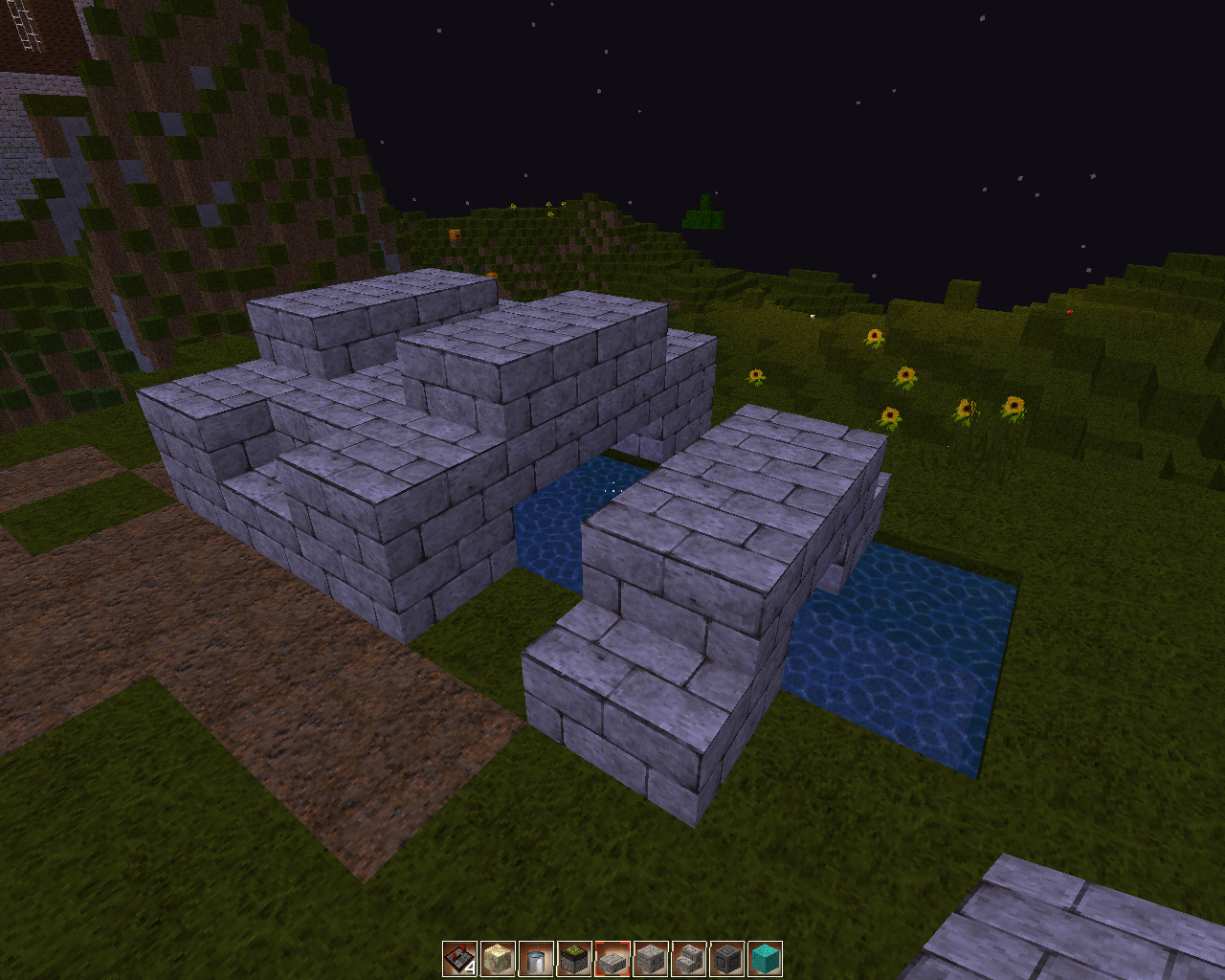1225x980 pixels.
Task: Choose the sandstone block slot
Action: [x=498, y=958]
